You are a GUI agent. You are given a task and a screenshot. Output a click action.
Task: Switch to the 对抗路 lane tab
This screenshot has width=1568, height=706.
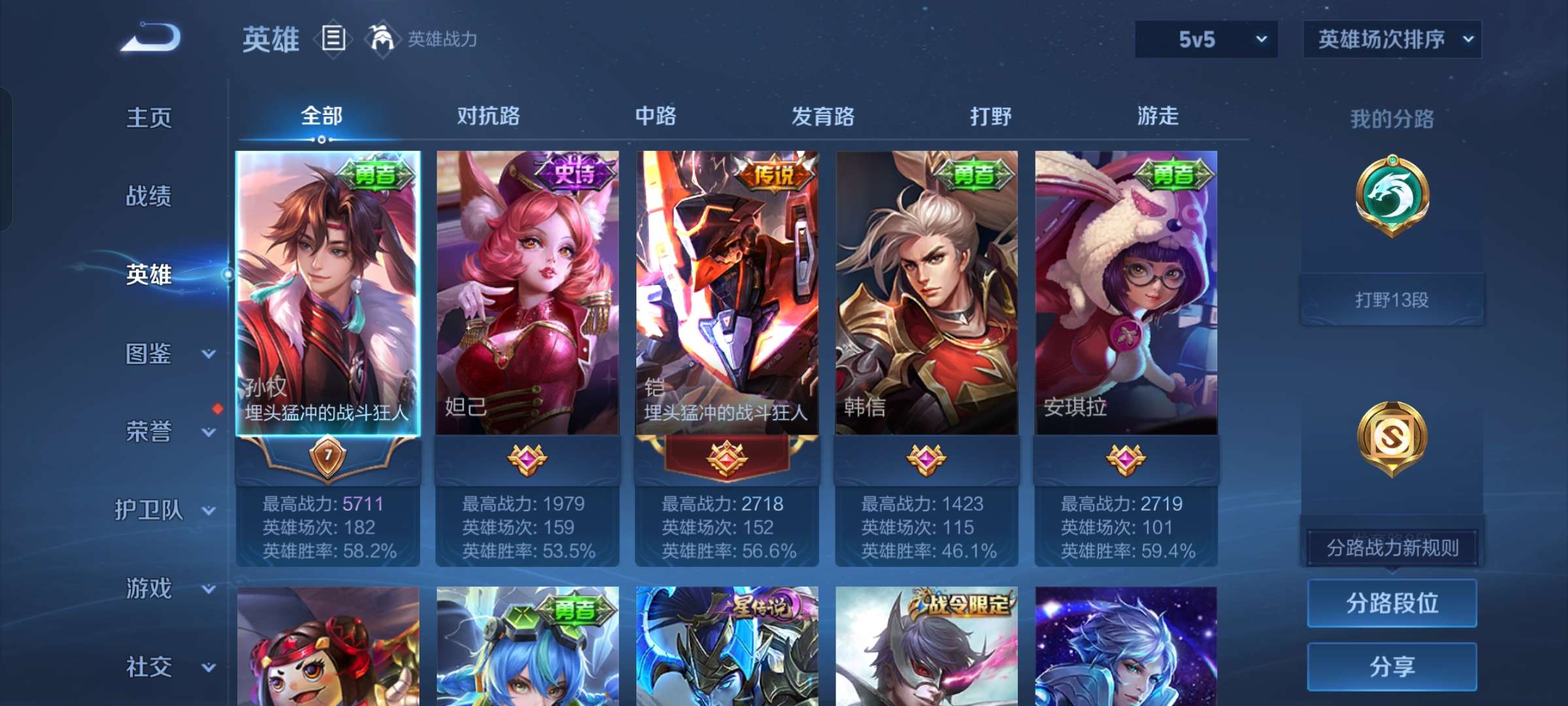[x=489, y=116]
